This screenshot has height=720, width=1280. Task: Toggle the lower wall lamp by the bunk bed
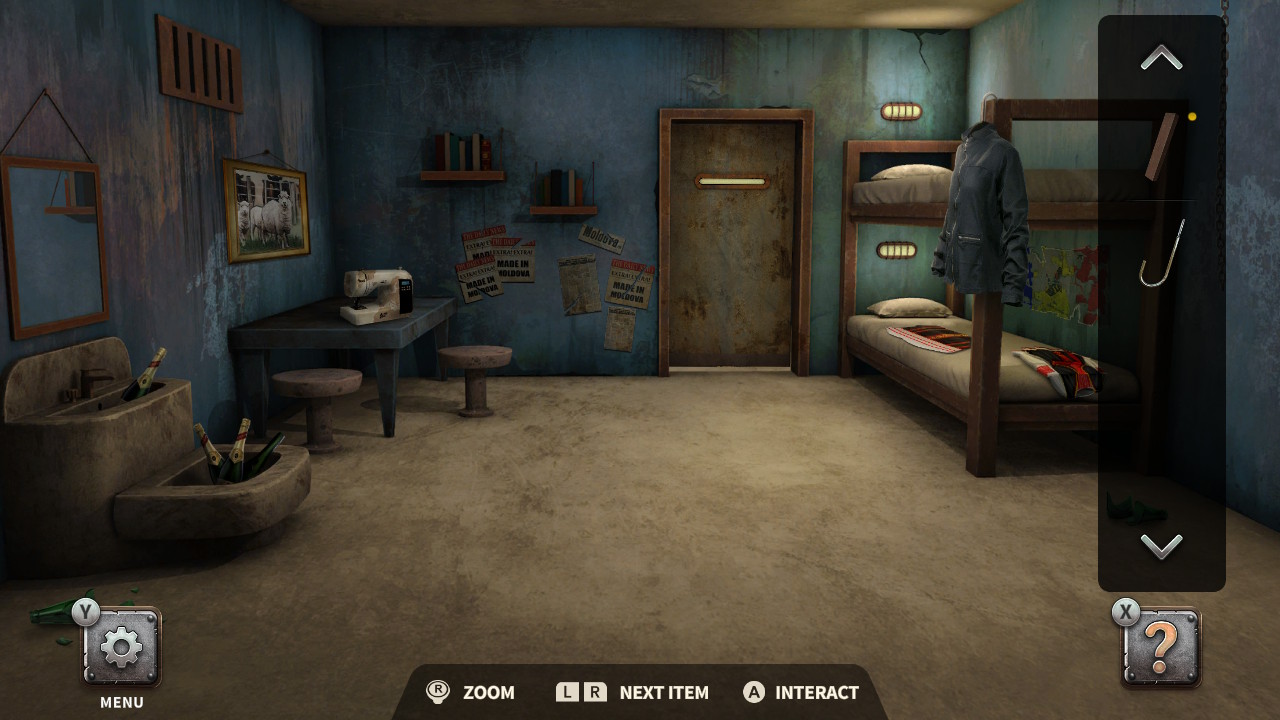896,248
